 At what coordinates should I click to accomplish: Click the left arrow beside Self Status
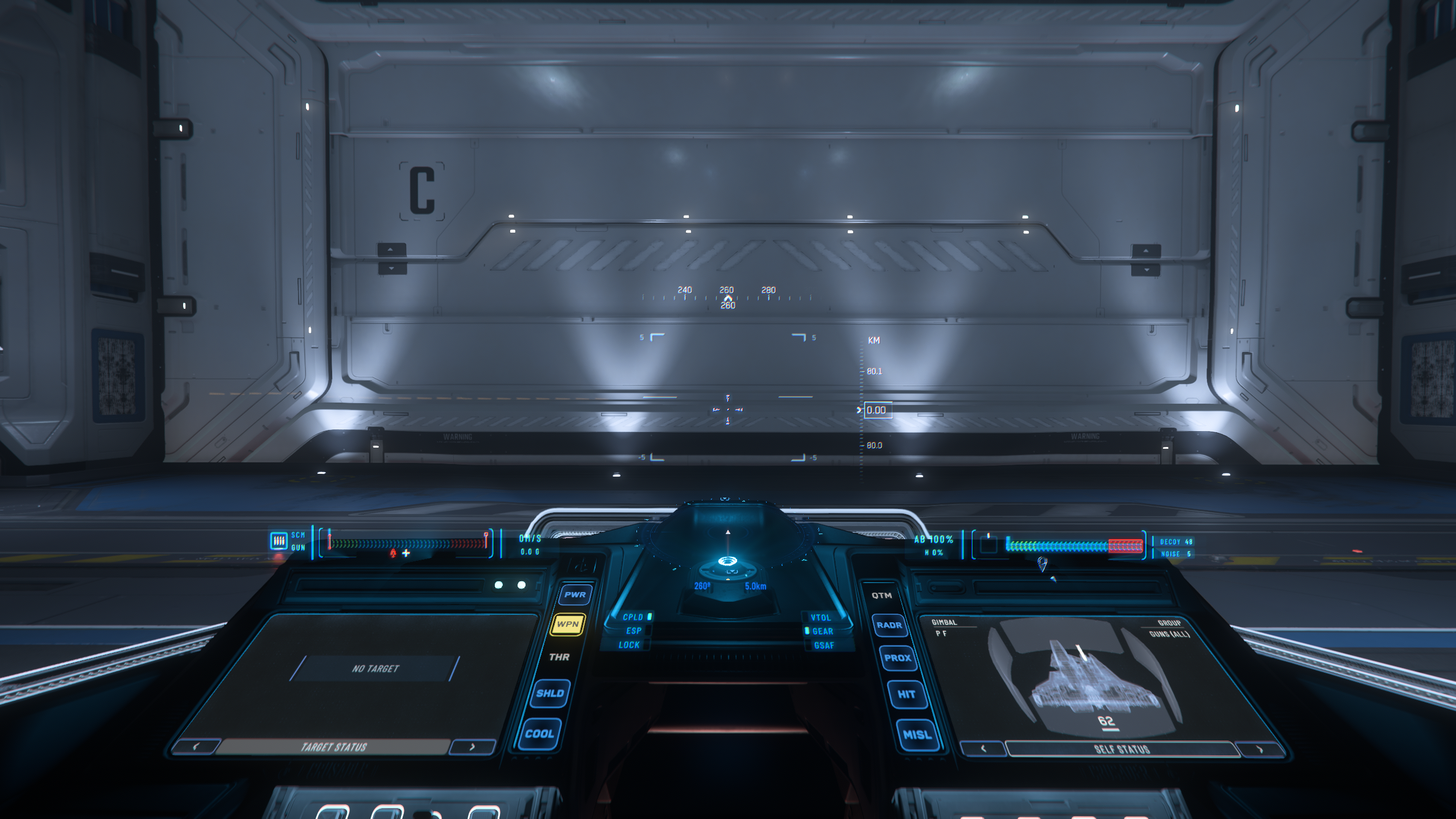coord(983,748)
